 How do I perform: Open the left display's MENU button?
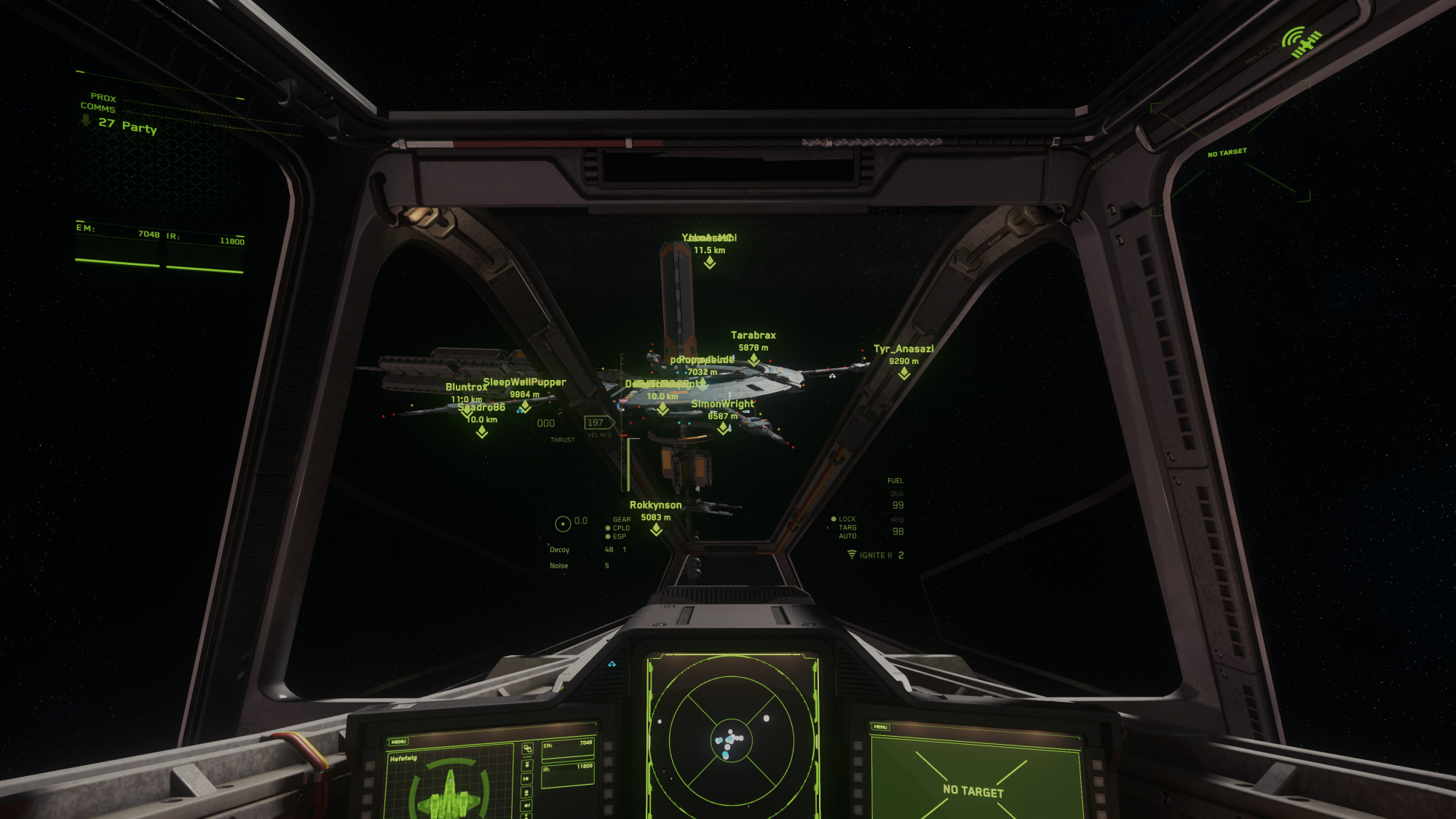click(398, 742)
